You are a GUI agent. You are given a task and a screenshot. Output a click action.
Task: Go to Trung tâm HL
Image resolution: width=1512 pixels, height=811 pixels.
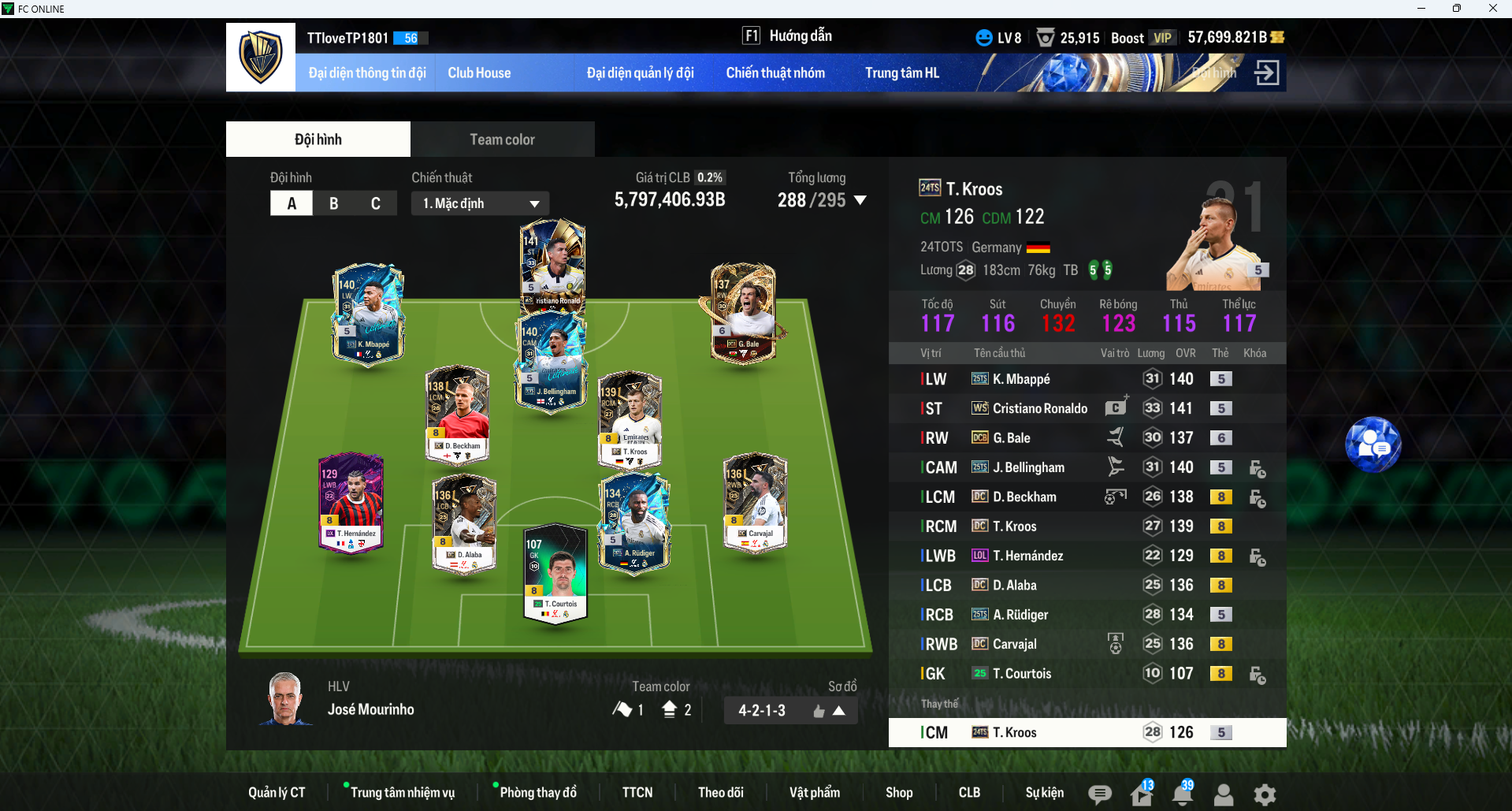(902, 73)
